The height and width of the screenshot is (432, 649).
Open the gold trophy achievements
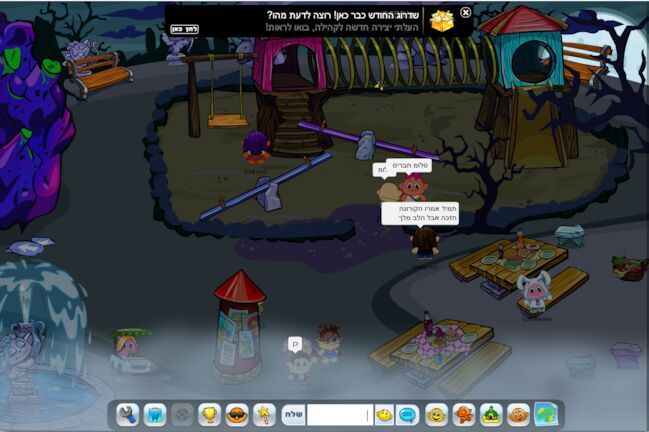pos(210,414)
